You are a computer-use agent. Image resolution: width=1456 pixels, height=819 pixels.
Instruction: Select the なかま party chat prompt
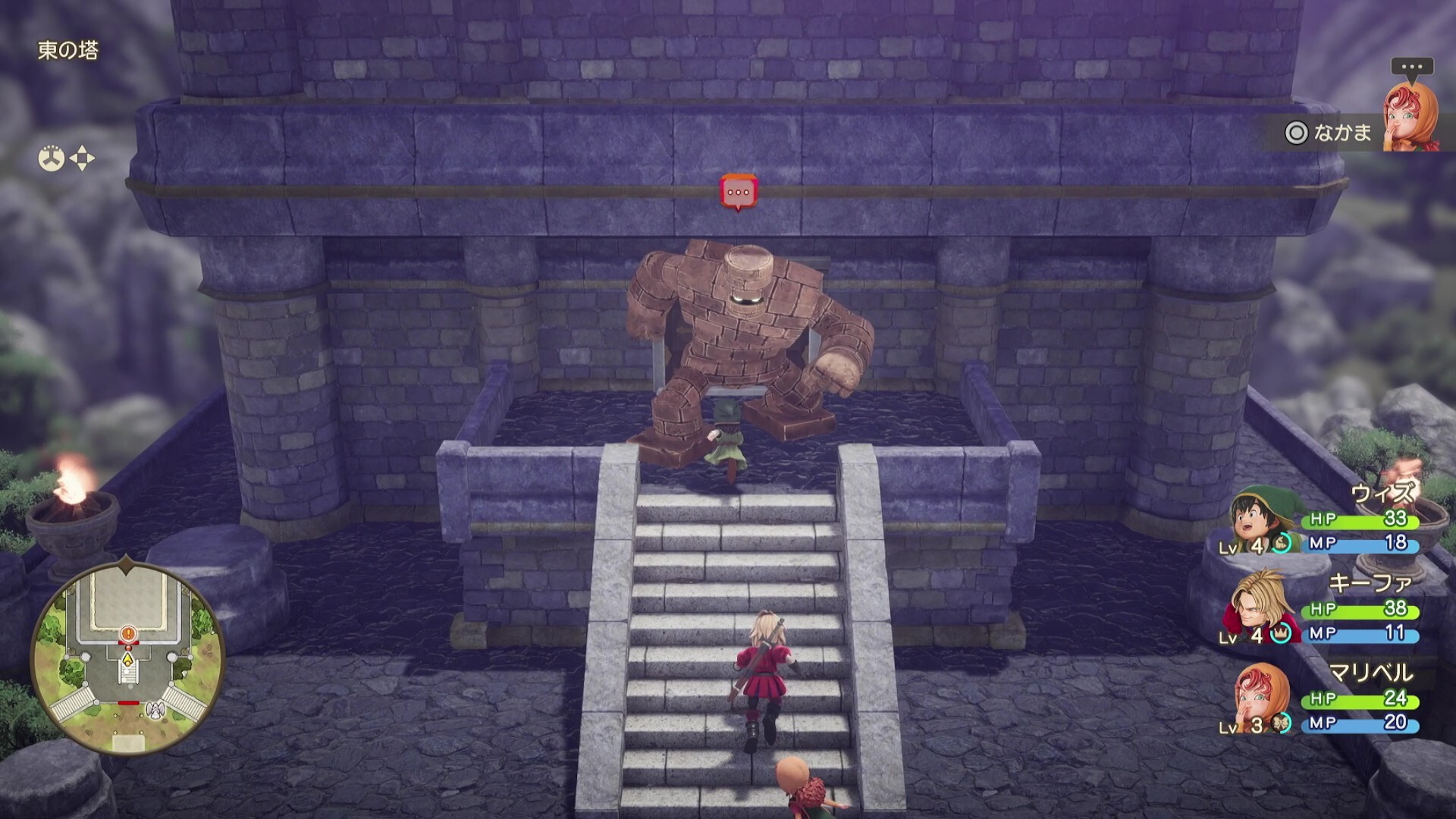tap(1329, 133)
